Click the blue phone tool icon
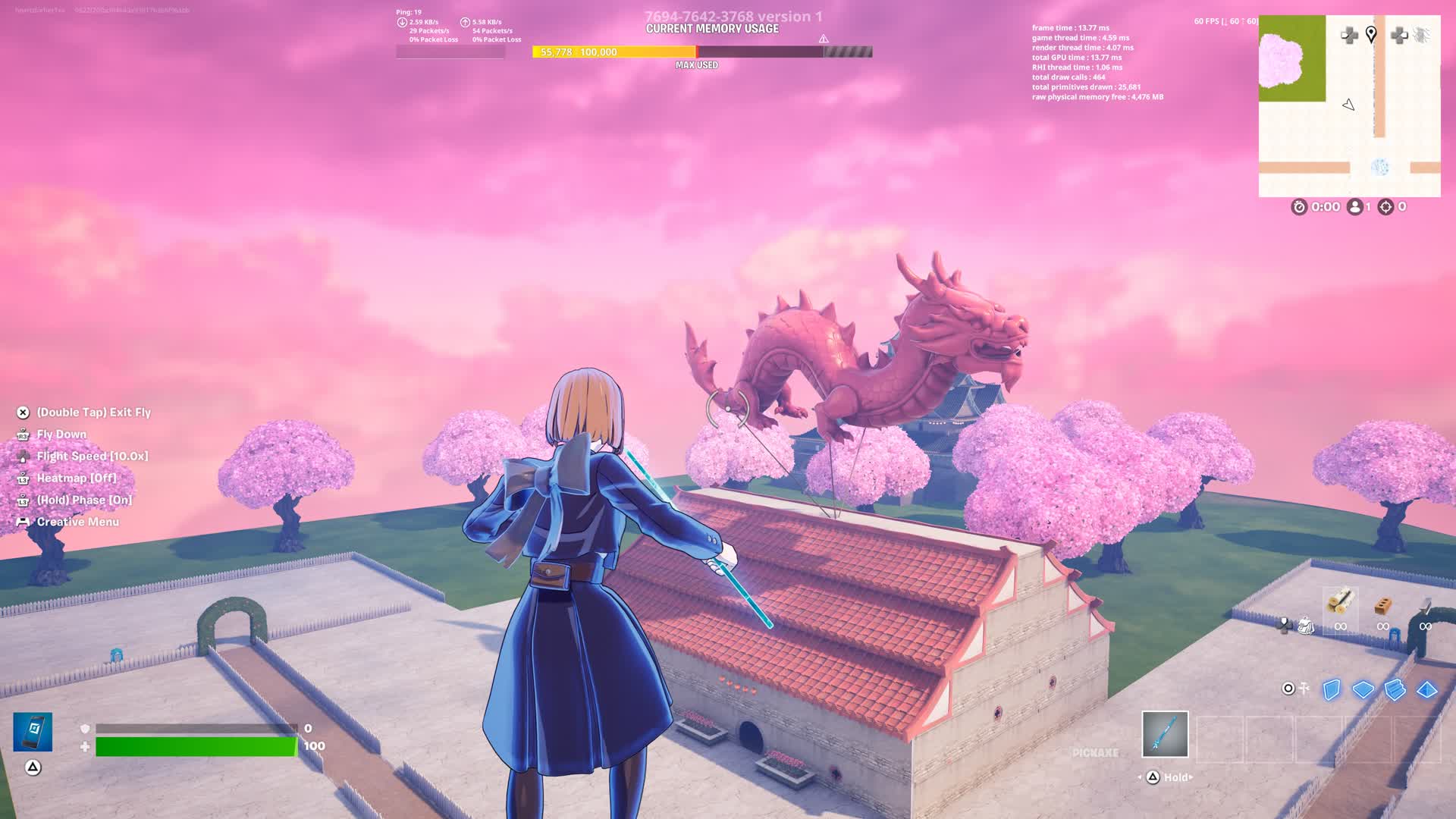 (x=33, y=732)
